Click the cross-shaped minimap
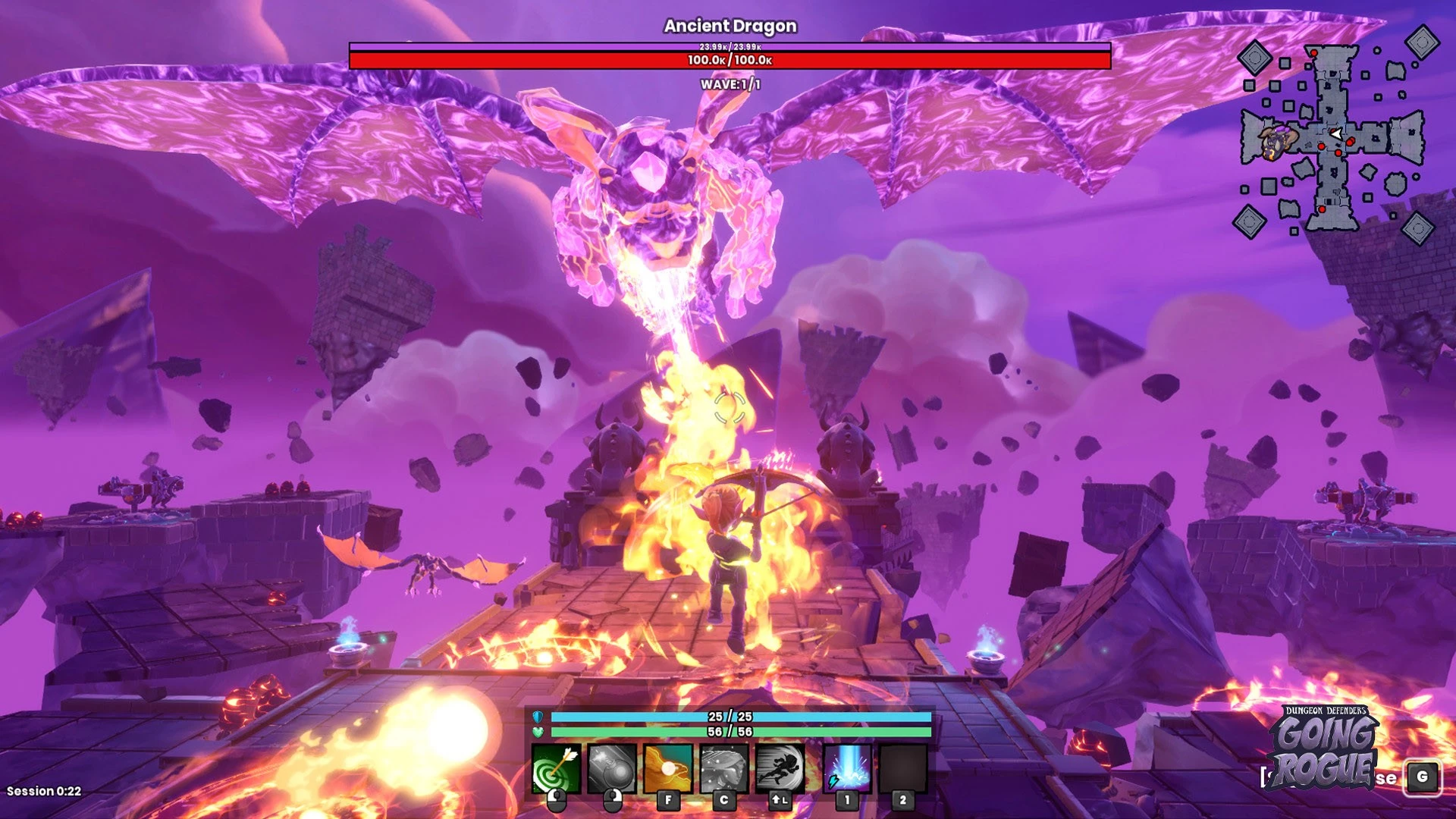Screen dimensions: 1456x819 1333,137
